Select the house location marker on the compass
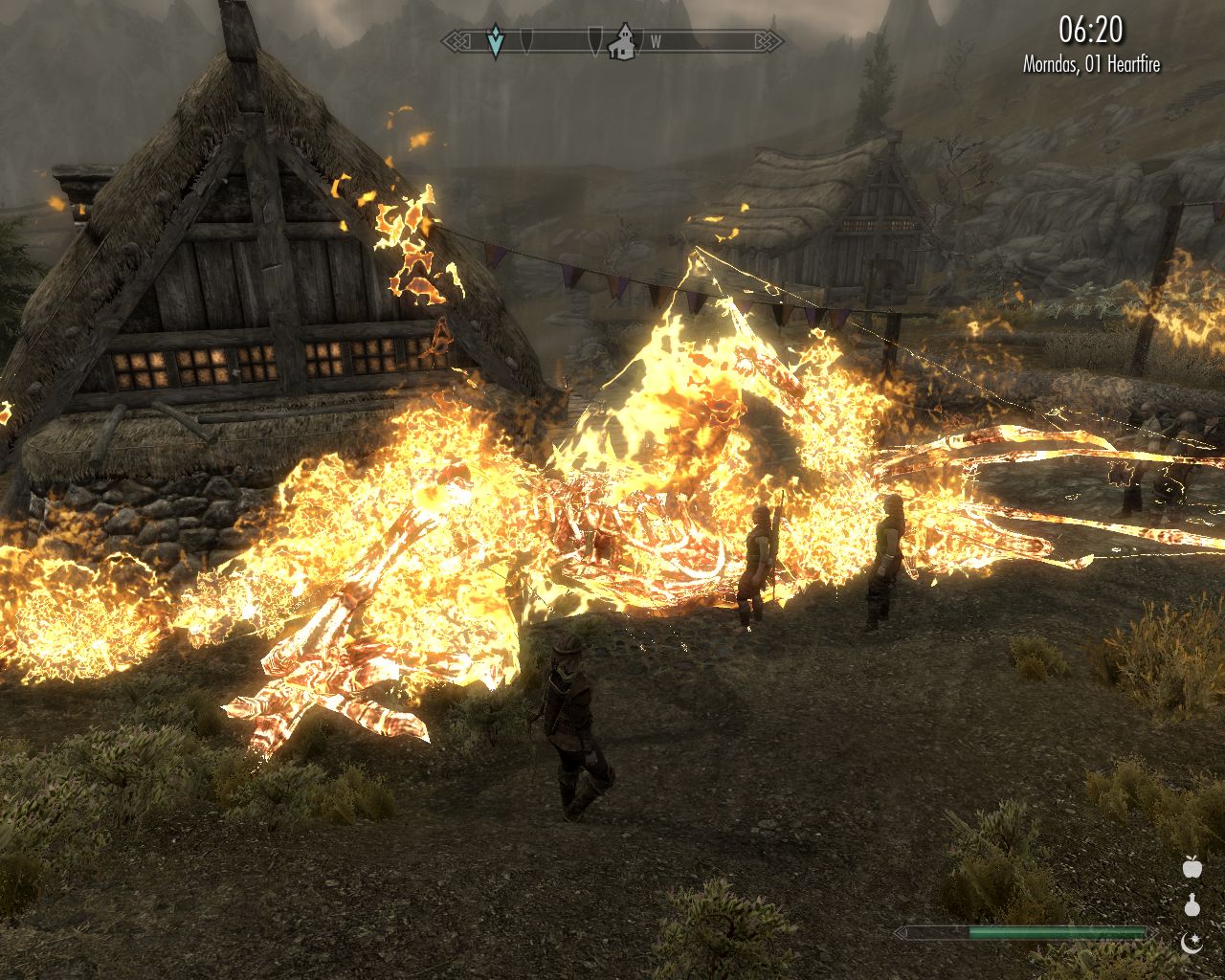Image resolution: width=1225 pixels, height=980 pixels. pos(623,42)
